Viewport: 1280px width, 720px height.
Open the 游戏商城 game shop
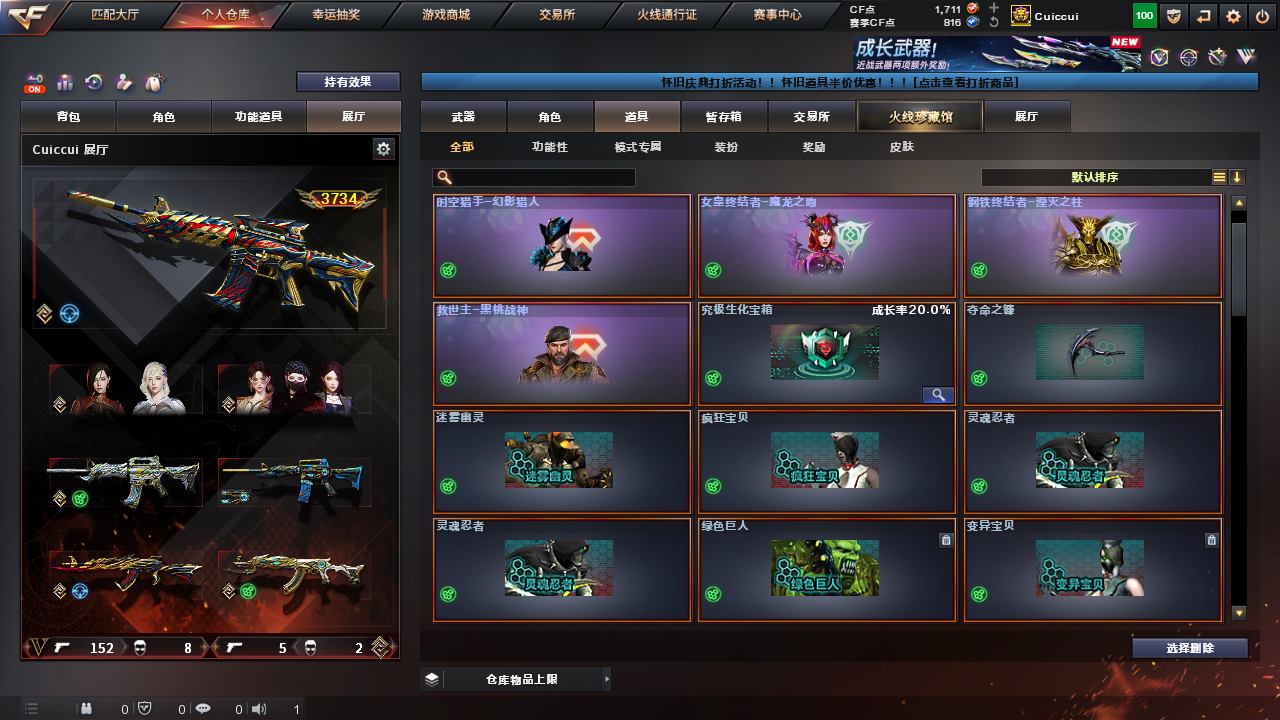pos(445,15)
